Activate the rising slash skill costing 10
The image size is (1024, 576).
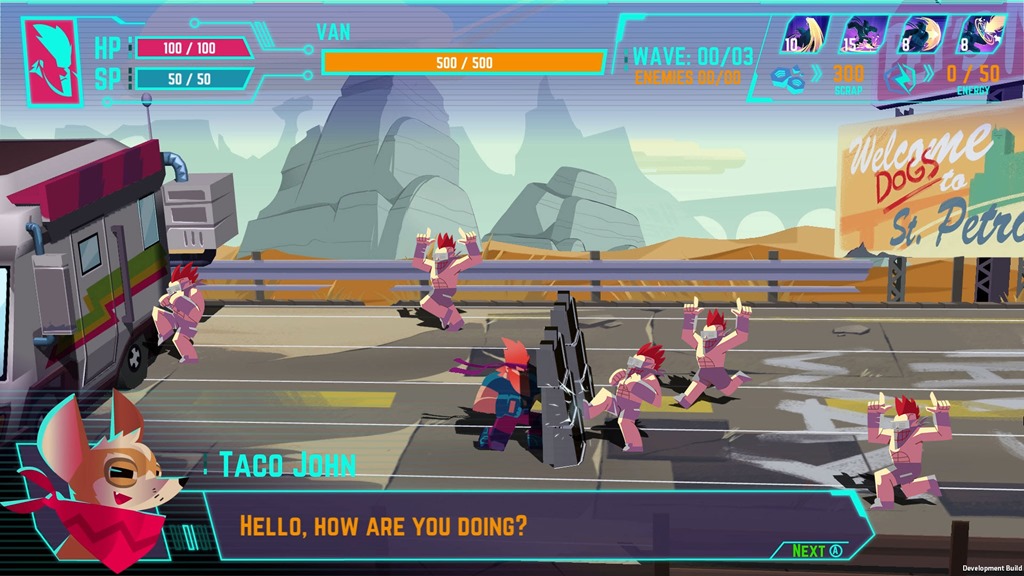tap(805, 34)
